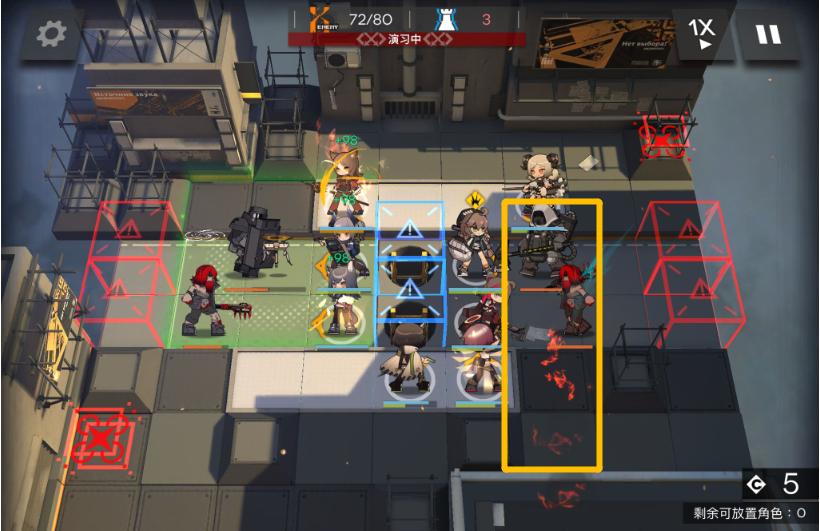The height and width of the screenshot is (531, 820).
Task: Toggle the 1X game speed button
Action: [x=702, y=34]
